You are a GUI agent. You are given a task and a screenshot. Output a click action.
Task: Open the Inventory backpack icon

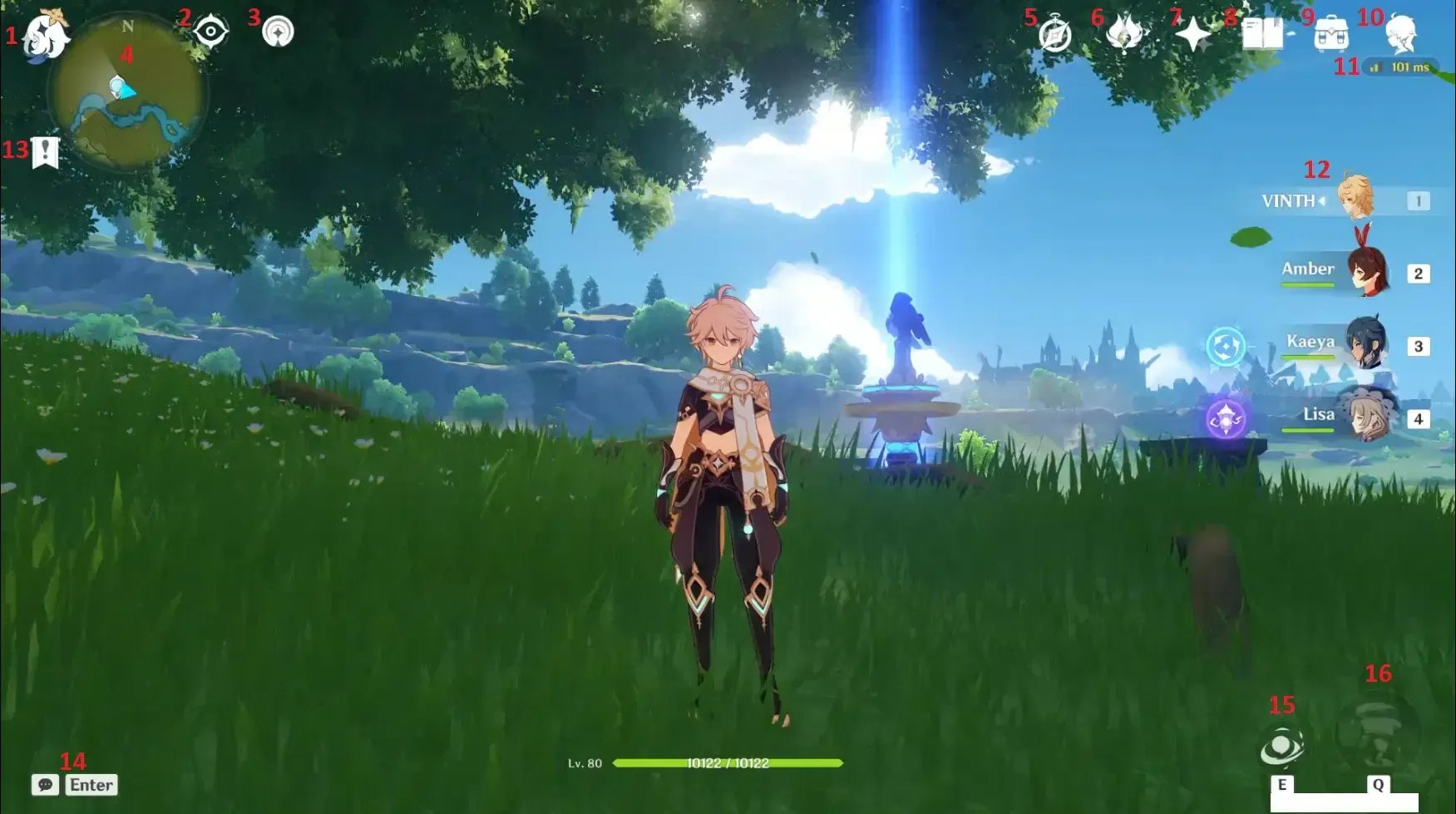(1335, 33)
